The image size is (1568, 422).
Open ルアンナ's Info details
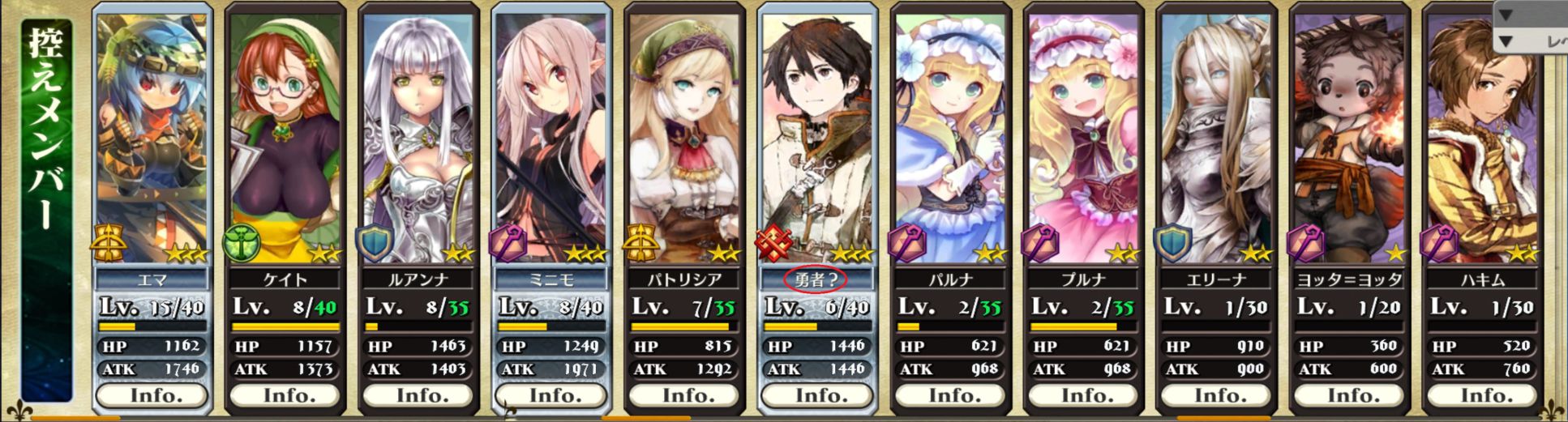(418, 395)
